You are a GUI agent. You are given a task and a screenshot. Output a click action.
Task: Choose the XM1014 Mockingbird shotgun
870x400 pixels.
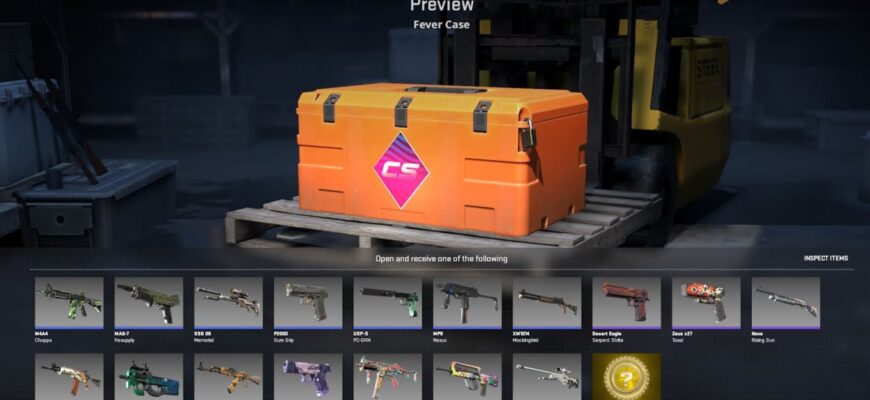pyautogui.click(x=546, y=301)
